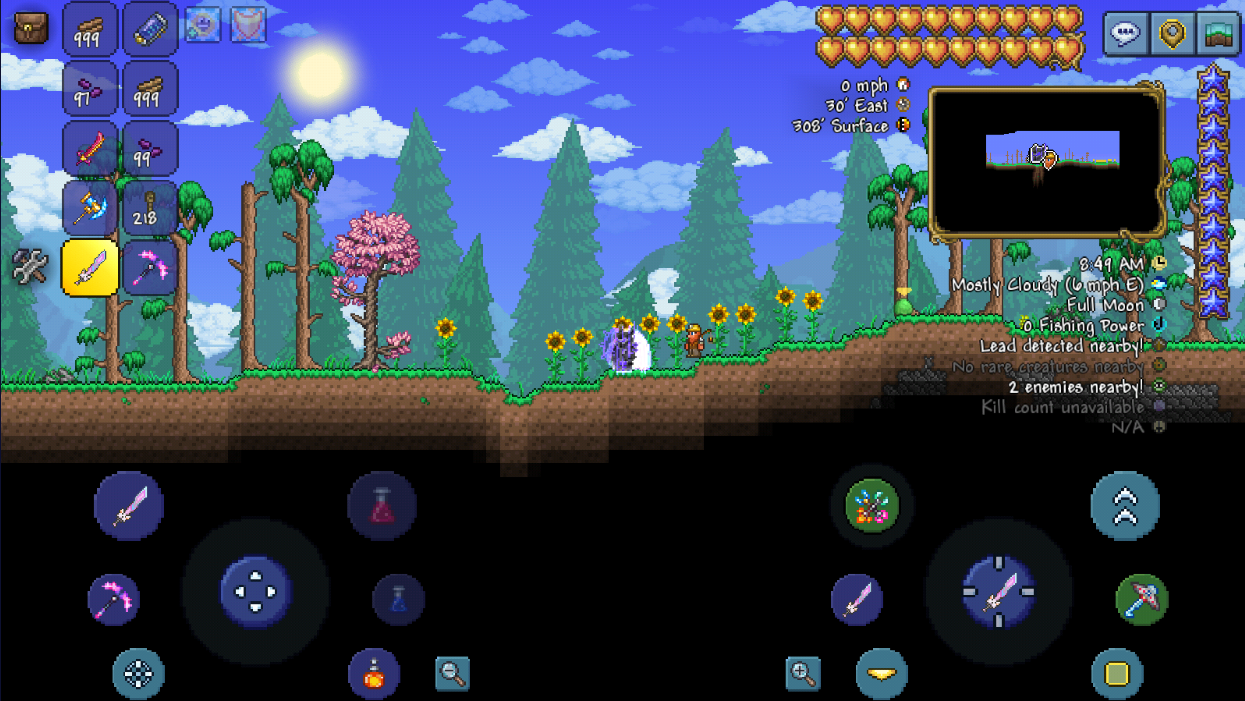The image size is (1245, 701).
Task: Zoom in with the plus magnifier
Action: 803,674
